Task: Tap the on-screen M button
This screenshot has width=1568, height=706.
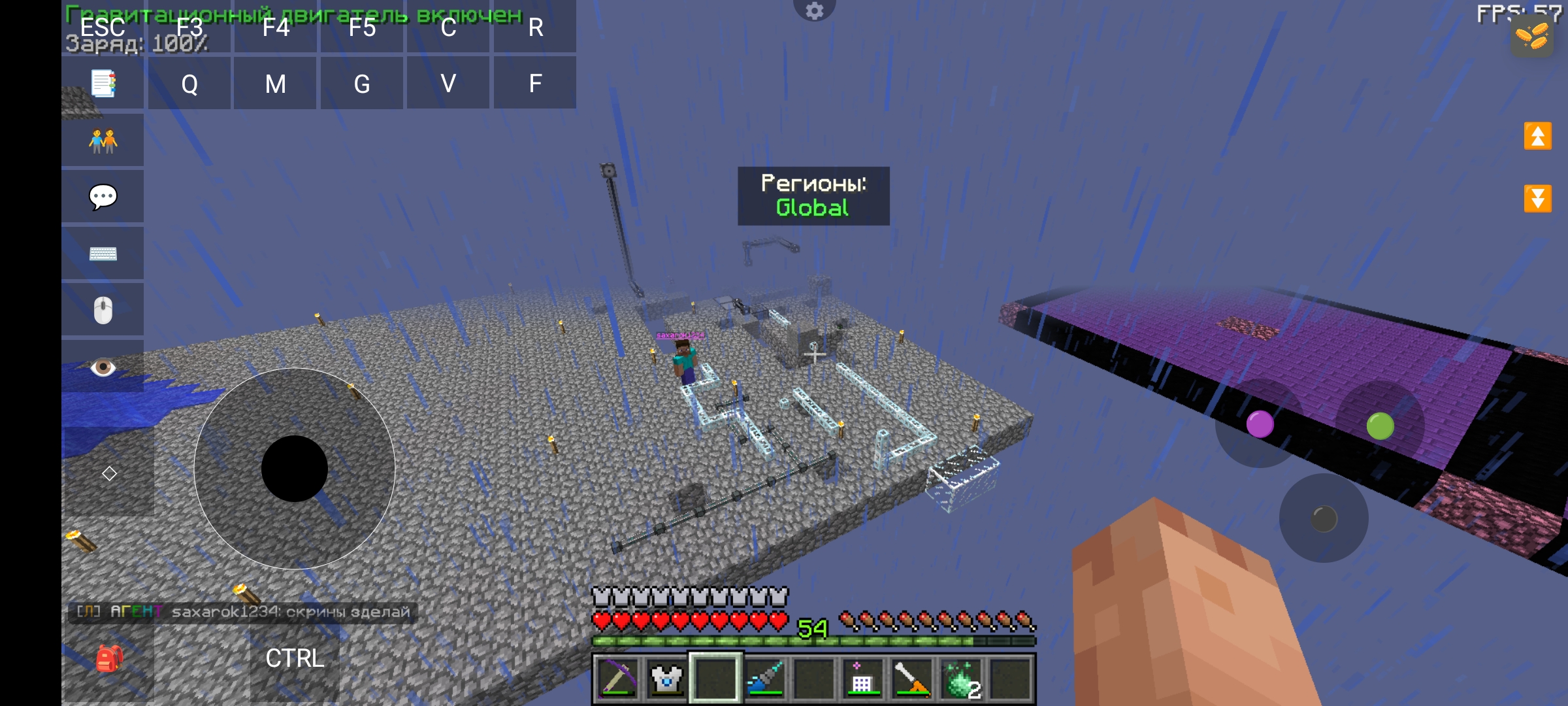Action: coord(275,84)
